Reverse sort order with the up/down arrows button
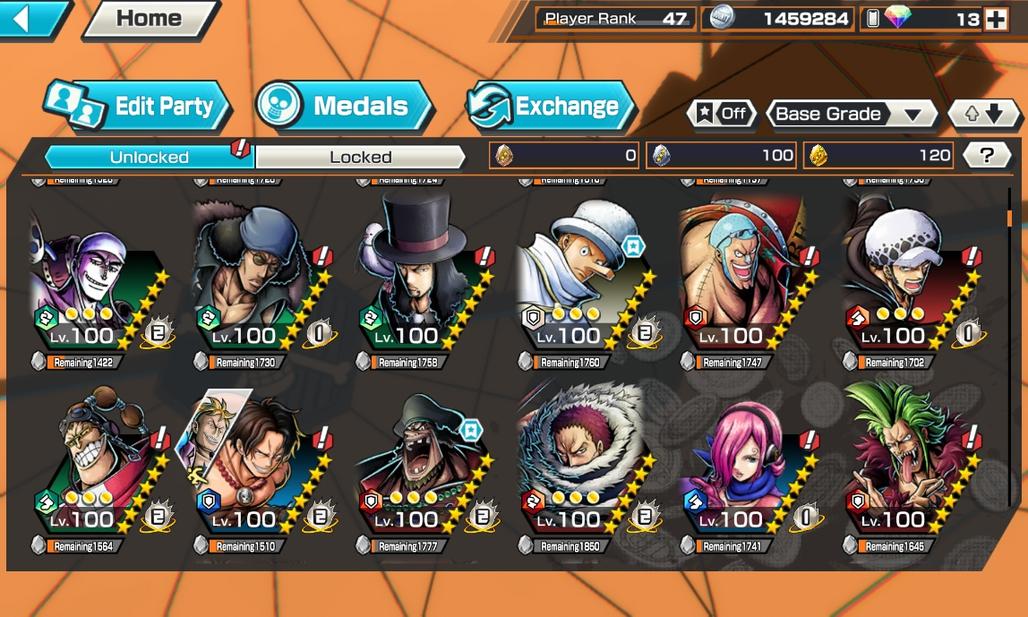 point(981,113)
